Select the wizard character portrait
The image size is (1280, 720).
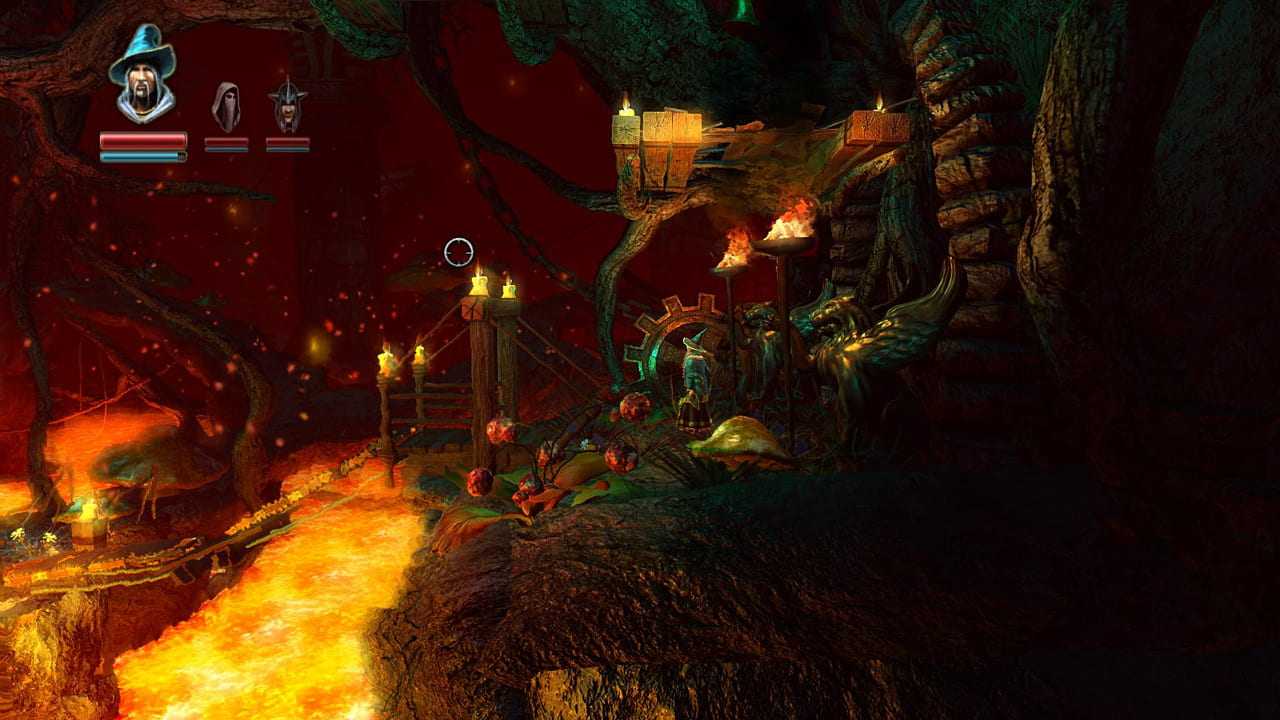pyautogui.click(x=142, y=76)
